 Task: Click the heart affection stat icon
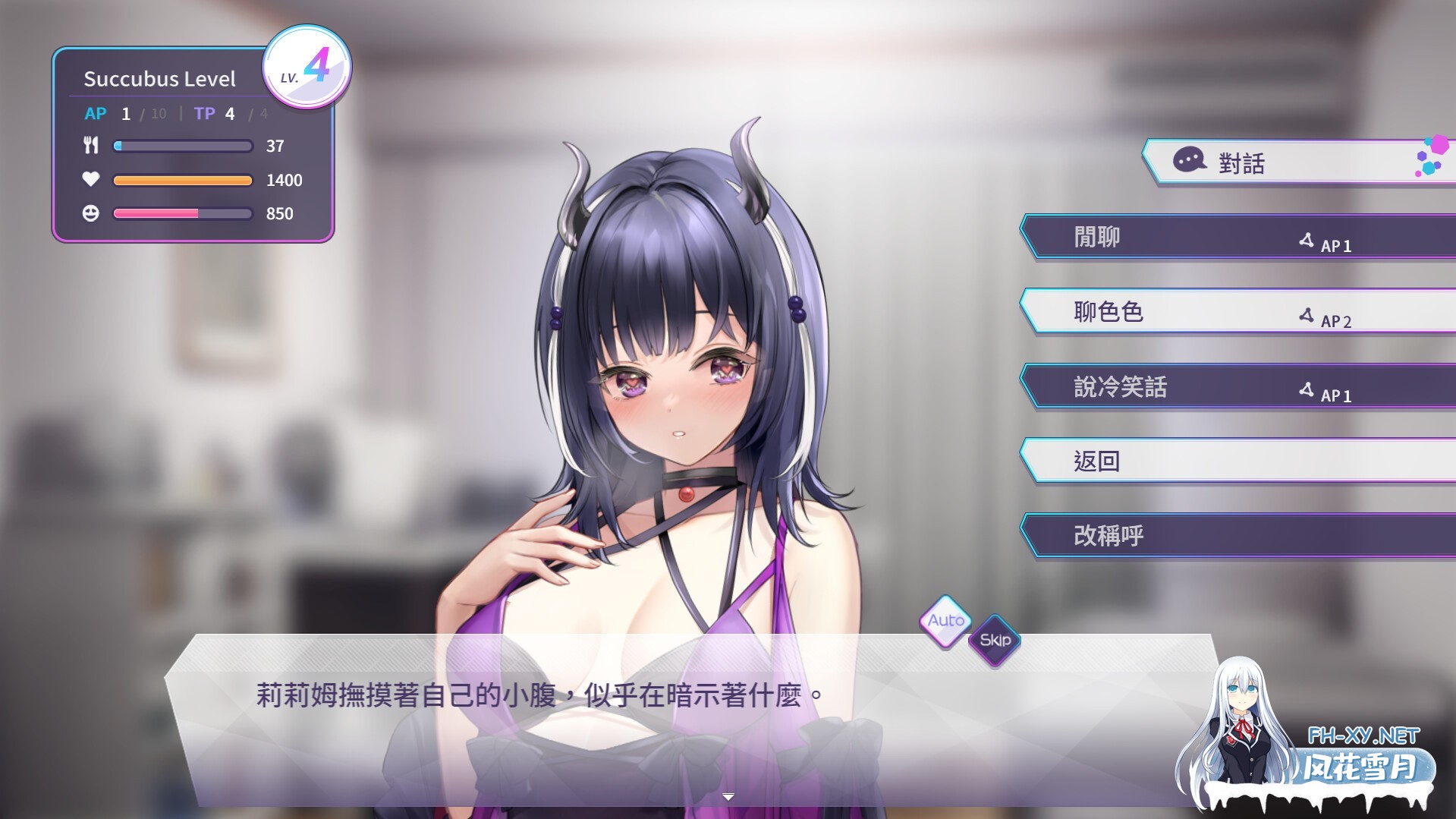click(x=91, y=180)
